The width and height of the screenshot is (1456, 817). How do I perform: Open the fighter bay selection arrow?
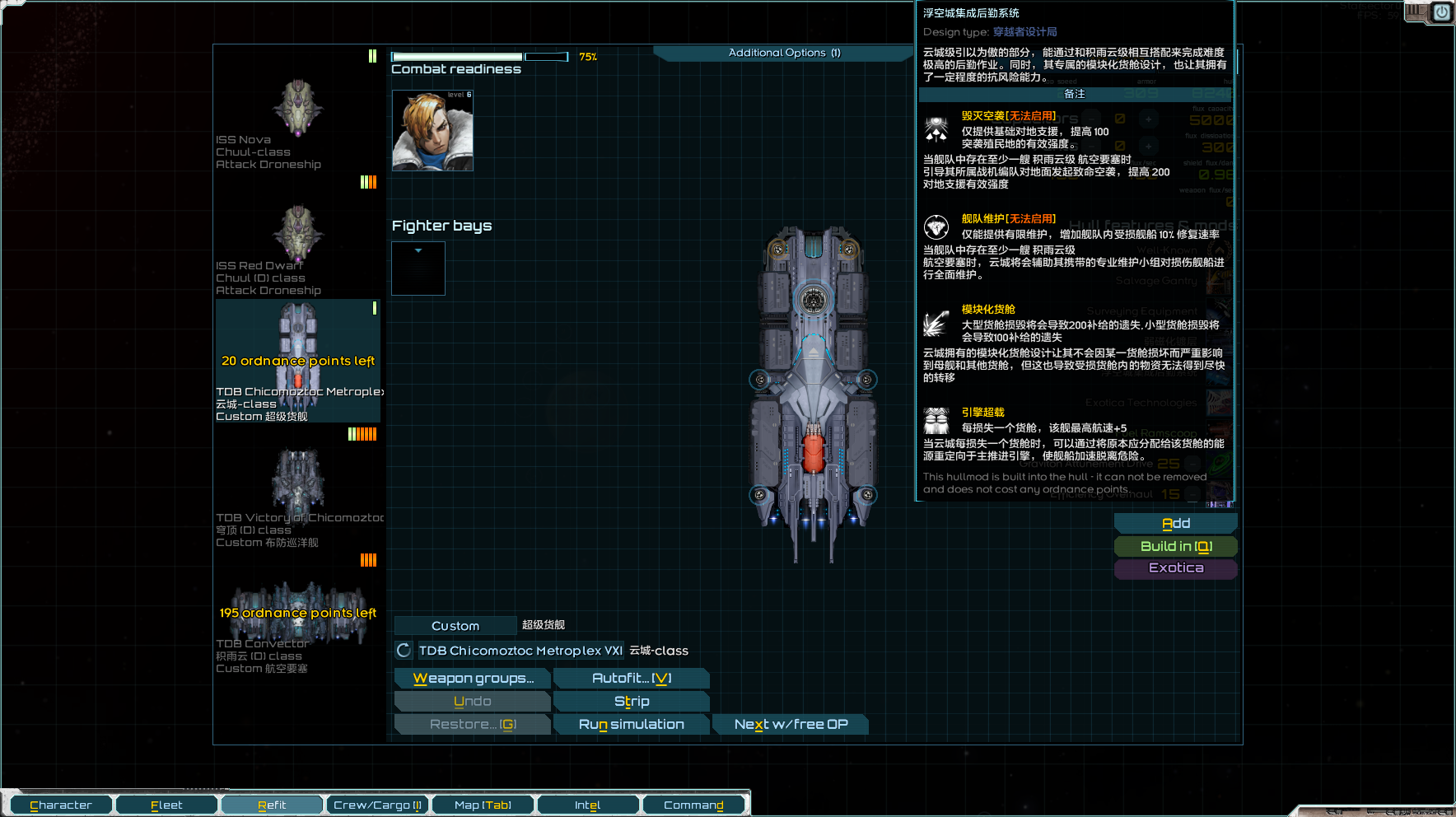click(418, 250)
